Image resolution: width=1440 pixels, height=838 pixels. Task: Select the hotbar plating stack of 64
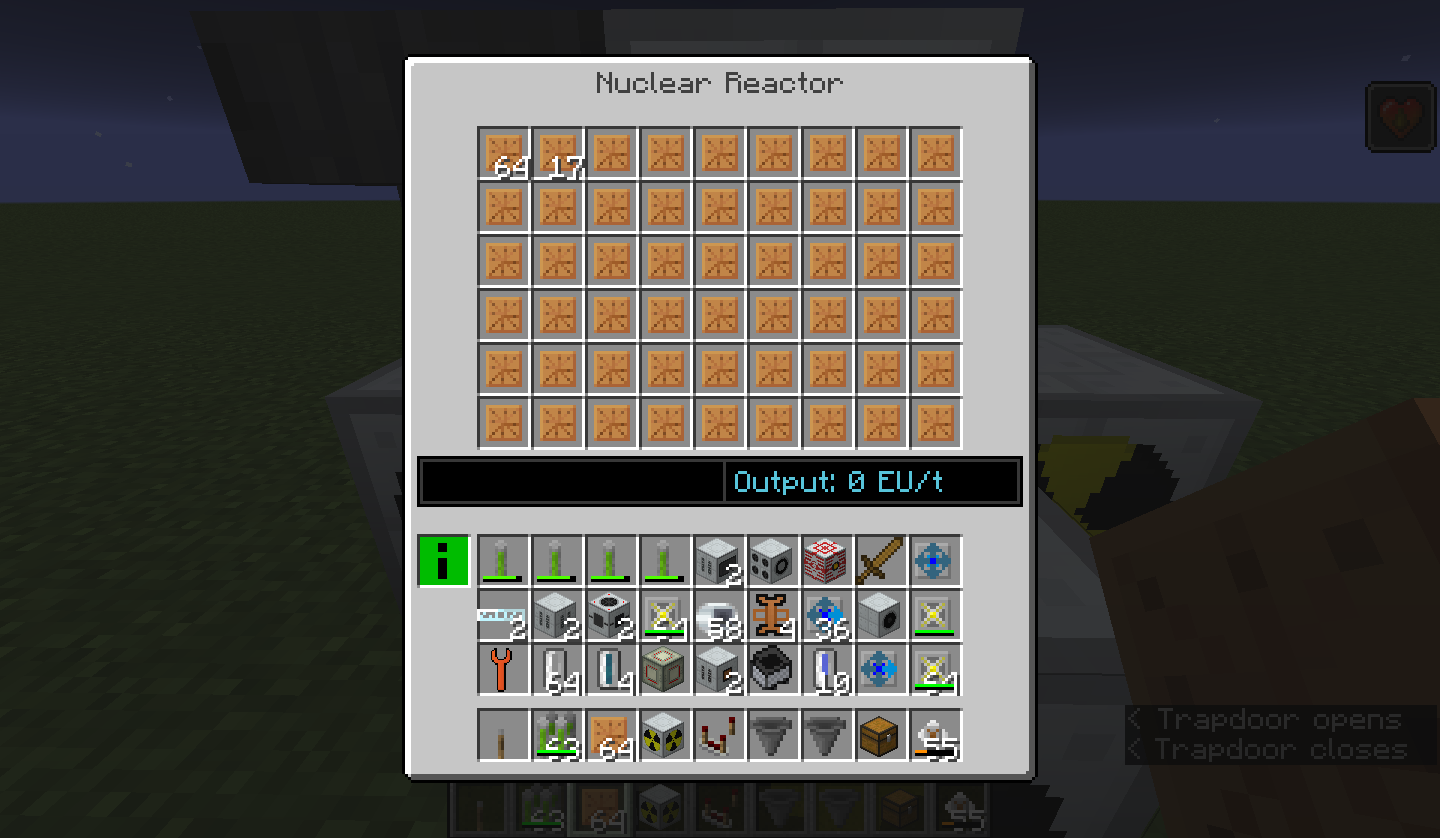pos(611,735)
